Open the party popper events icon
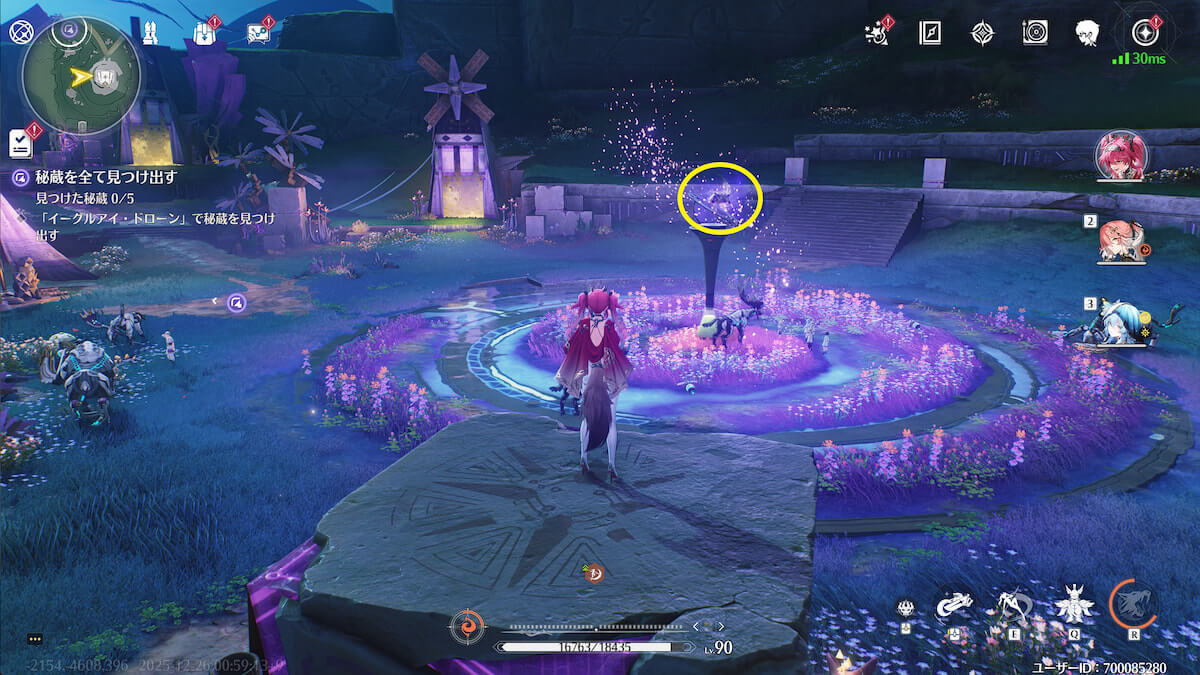This screenshot has height=675, width=1200. 878,32
